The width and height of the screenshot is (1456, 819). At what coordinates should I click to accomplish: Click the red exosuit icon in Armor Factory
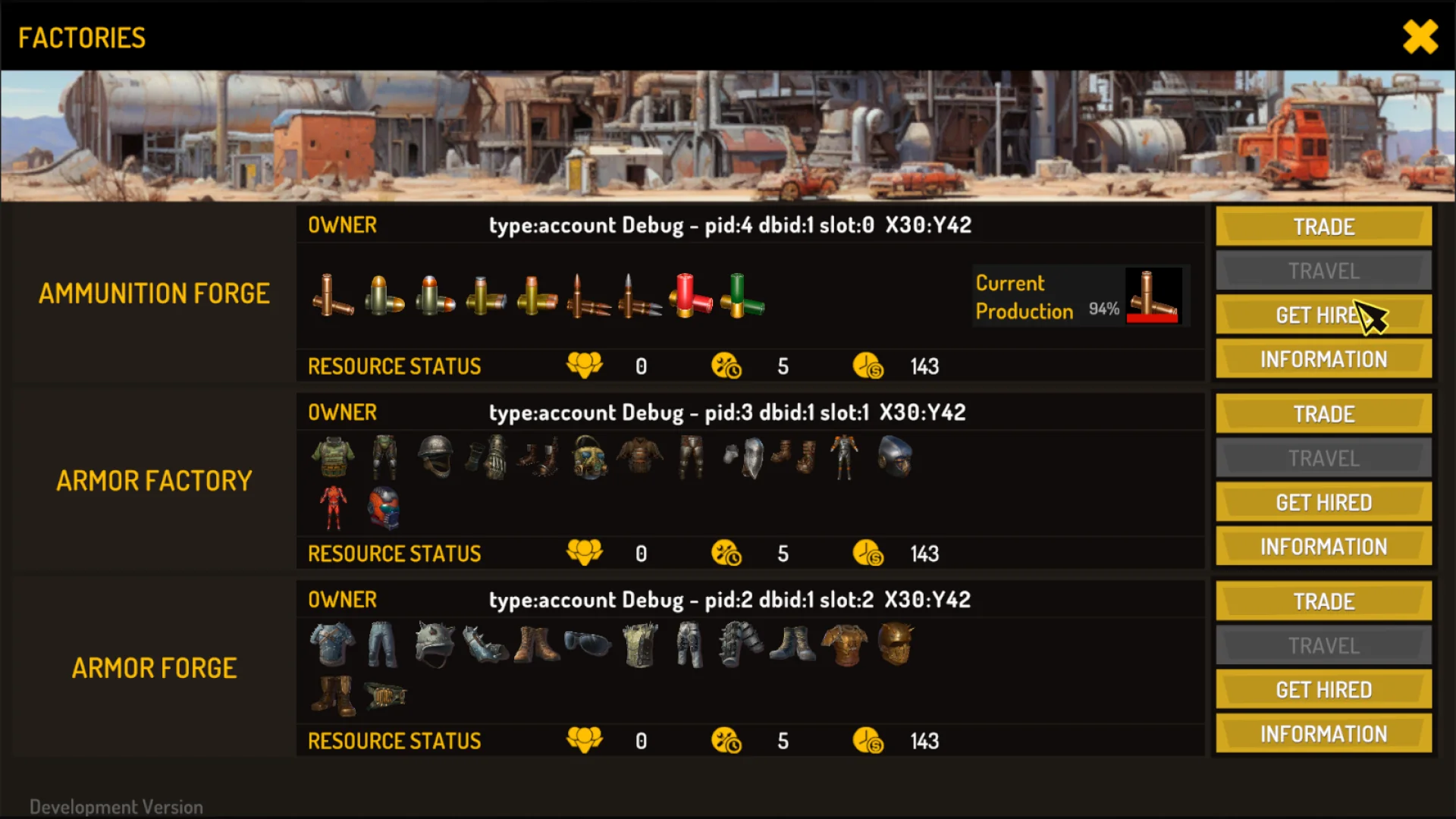(x=334, y=507)
